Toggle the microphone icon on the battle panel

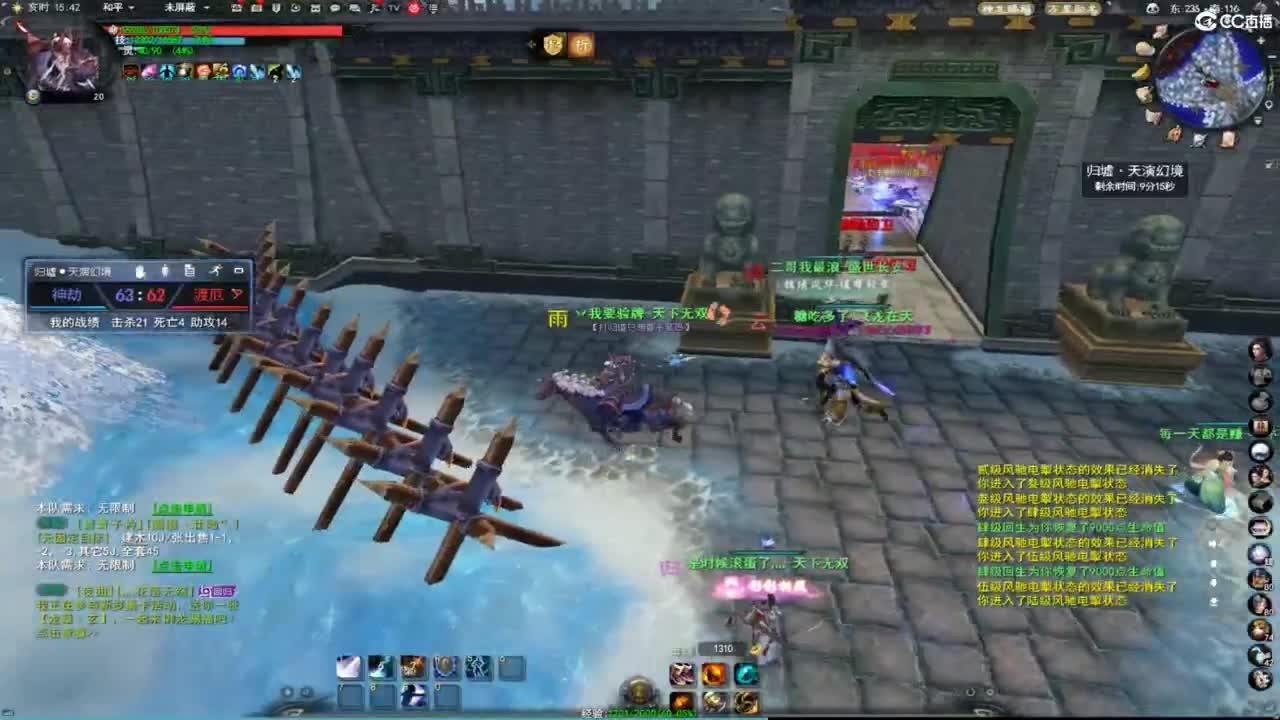[141, 271]
